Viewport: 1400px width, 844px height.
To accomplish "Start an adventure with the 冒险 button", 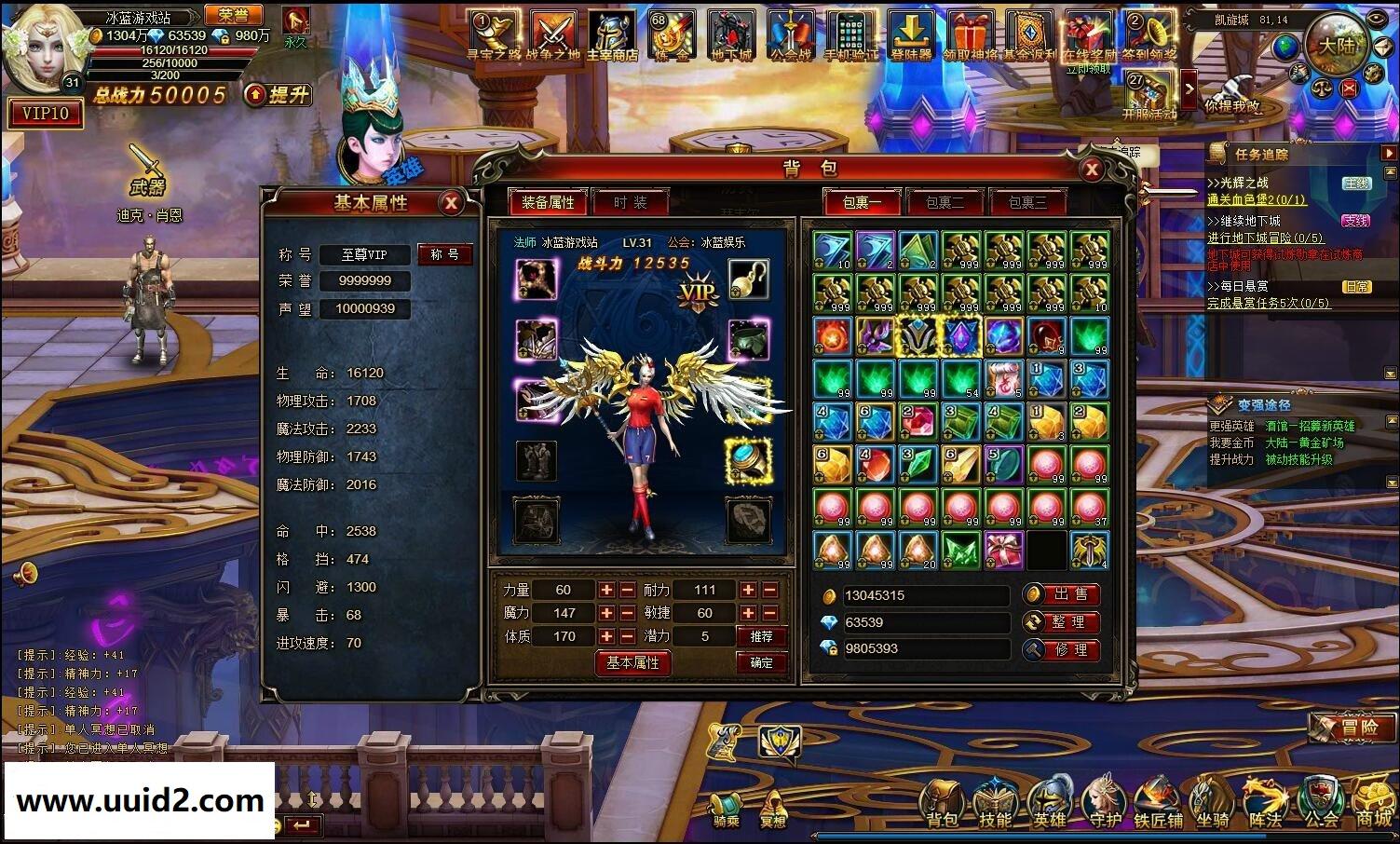I will pos(1352,728).
